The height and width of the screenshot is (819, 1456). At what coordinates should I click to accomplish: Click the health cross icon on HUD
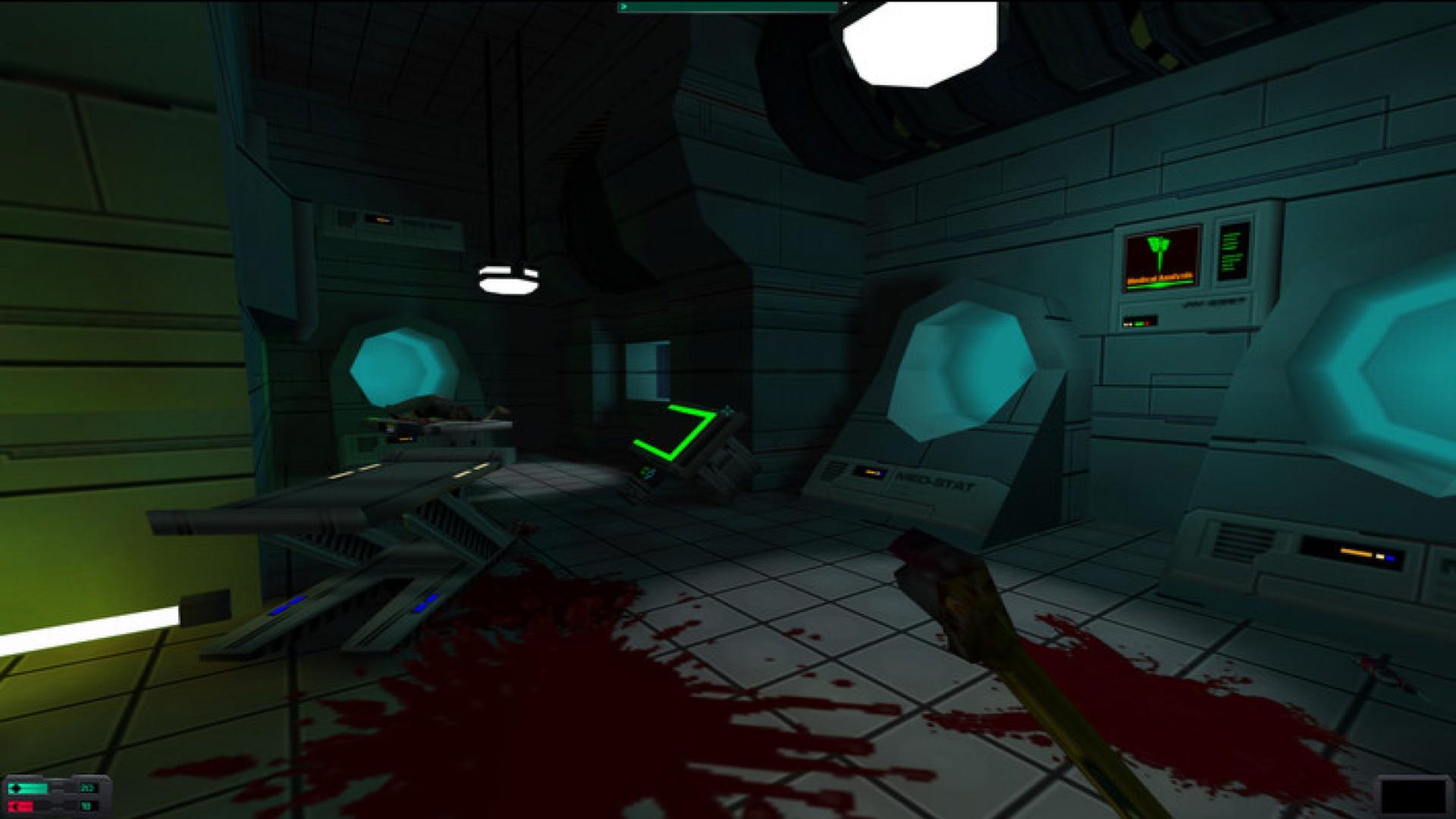pos(15,789)
